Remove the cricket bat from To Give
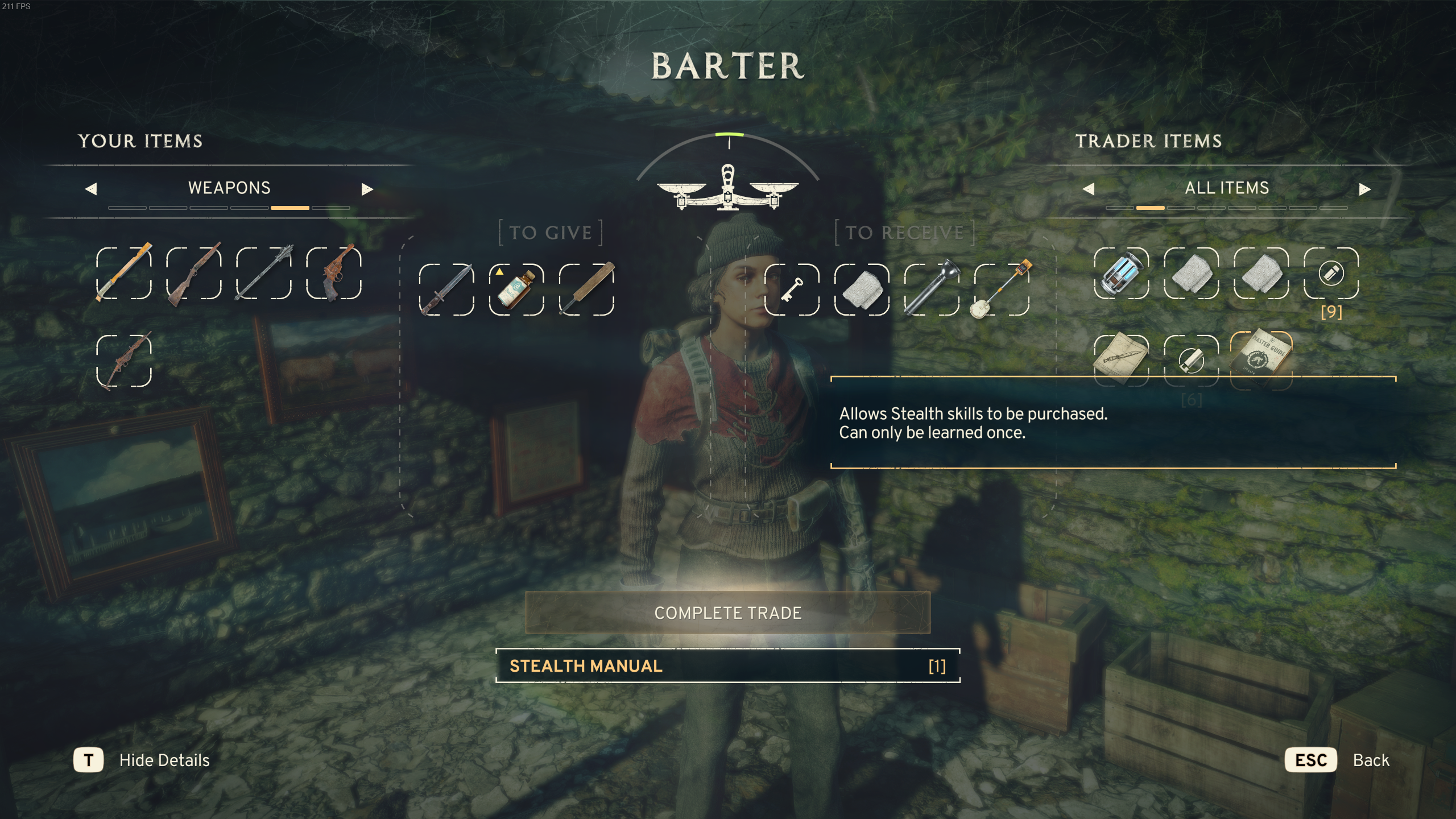 586,289
